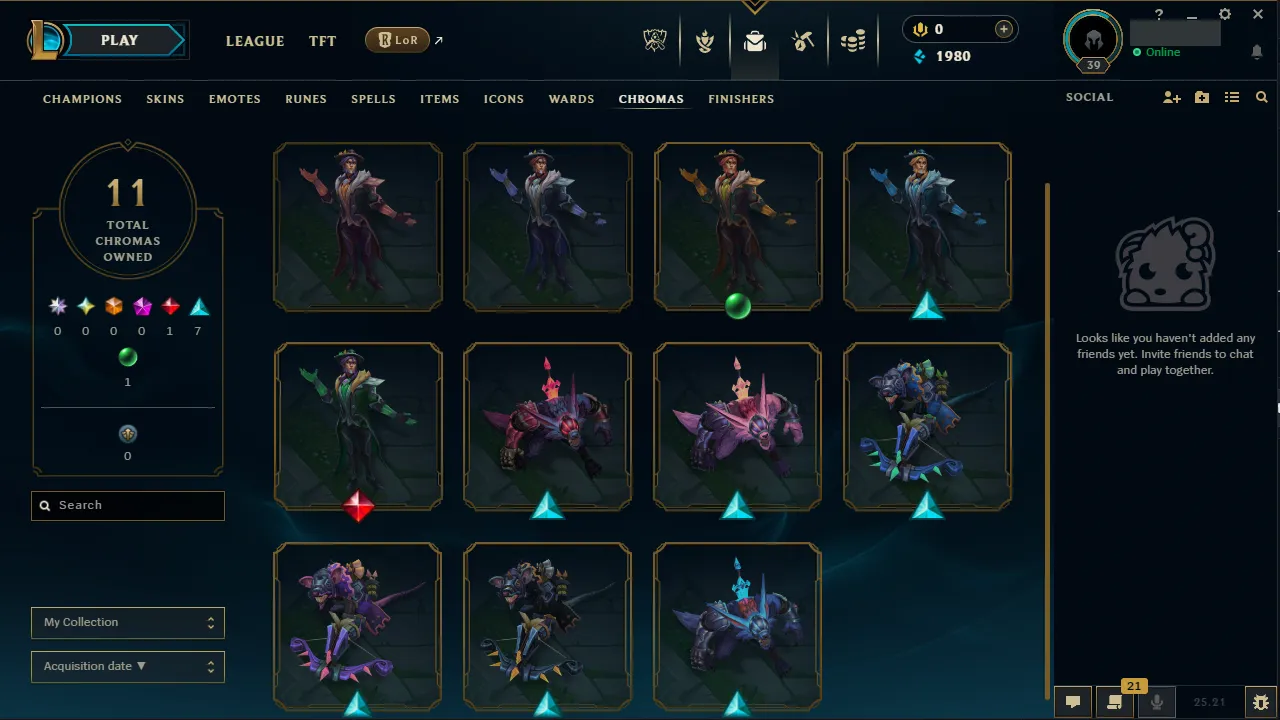The image size is (1280, 720).
Task: Open Legends of Runeterra via LoR link
Action: tap(396, 40)
